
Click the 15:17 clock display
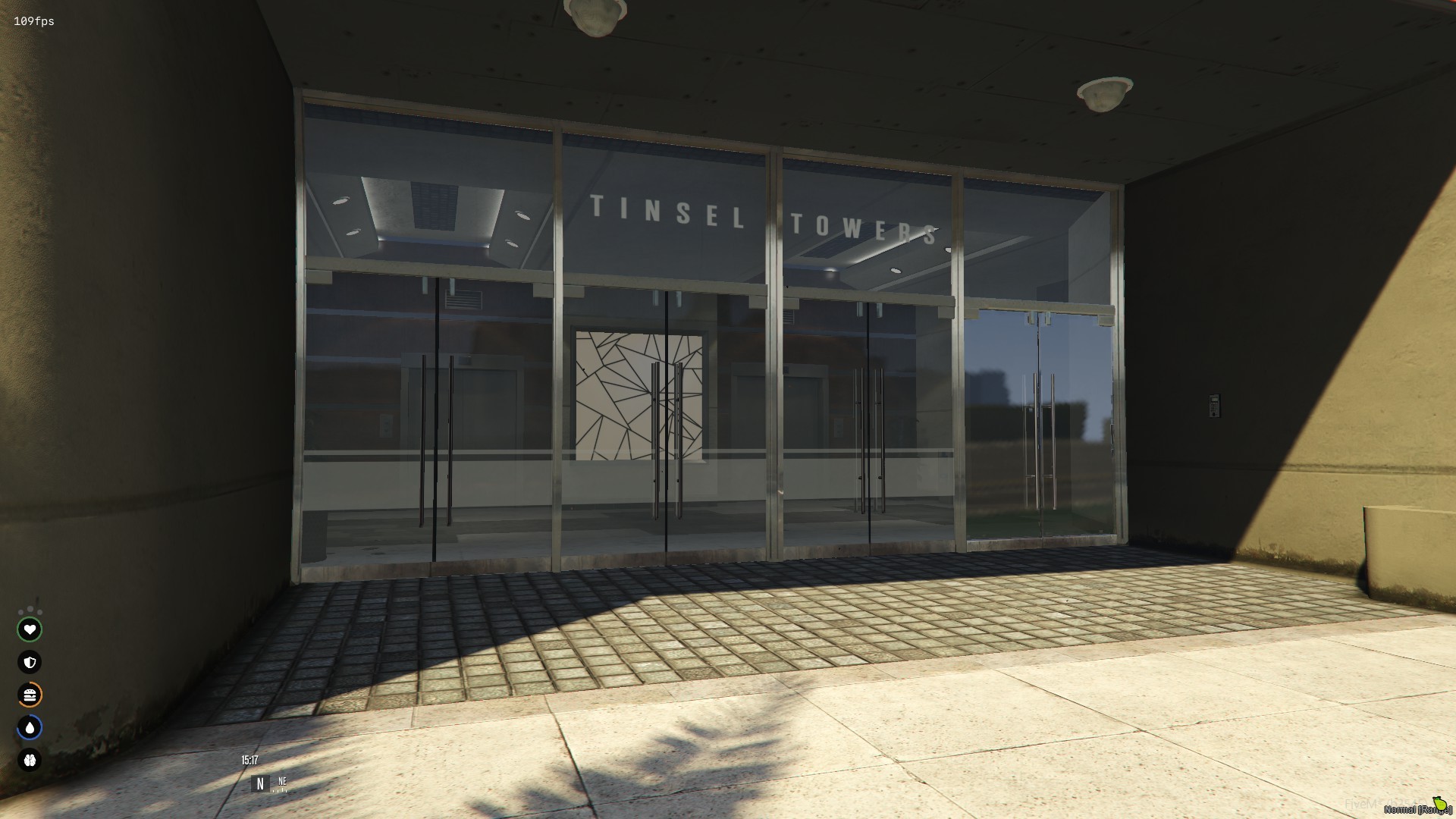250,760
